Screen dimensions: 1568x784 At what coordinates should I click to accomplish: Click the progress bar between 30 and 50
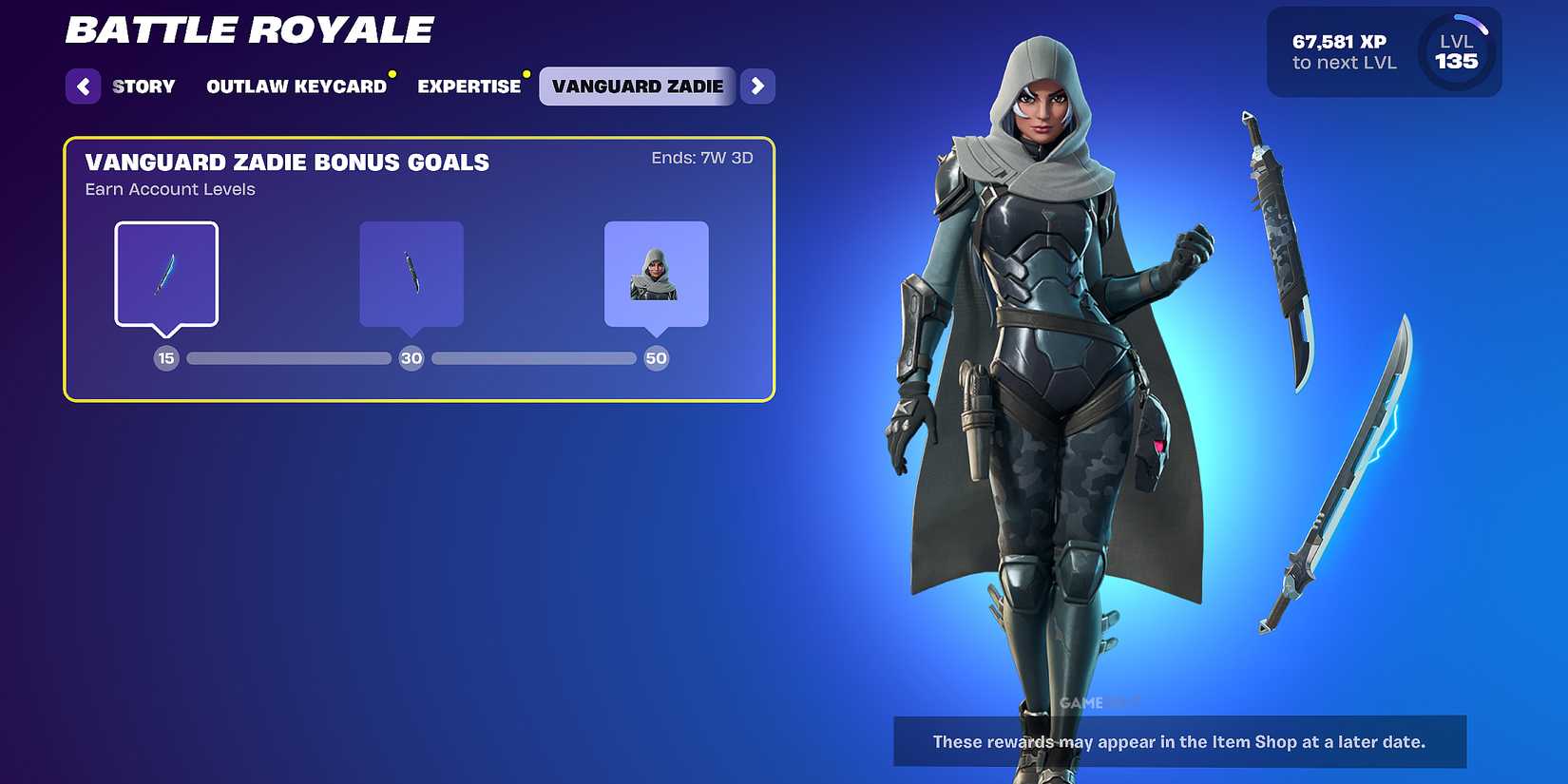coord(533,358)
